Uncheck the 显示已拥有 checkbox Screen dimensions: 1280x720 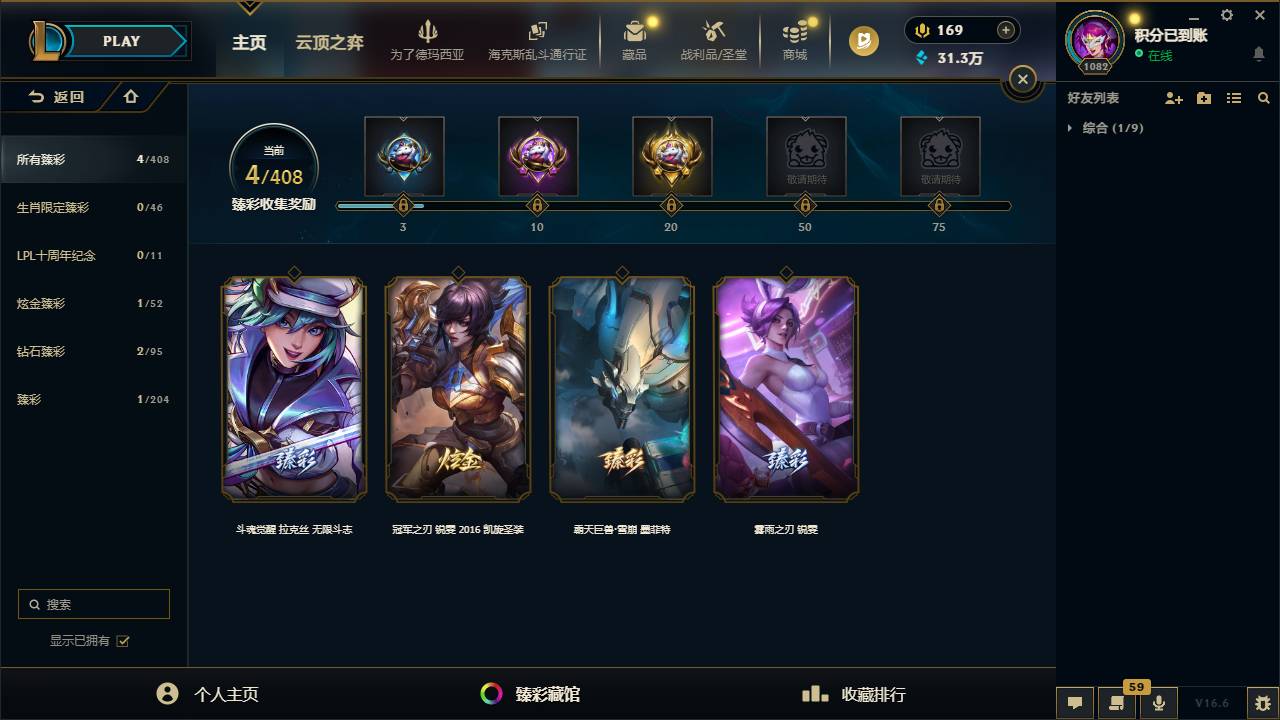(121, 641)
